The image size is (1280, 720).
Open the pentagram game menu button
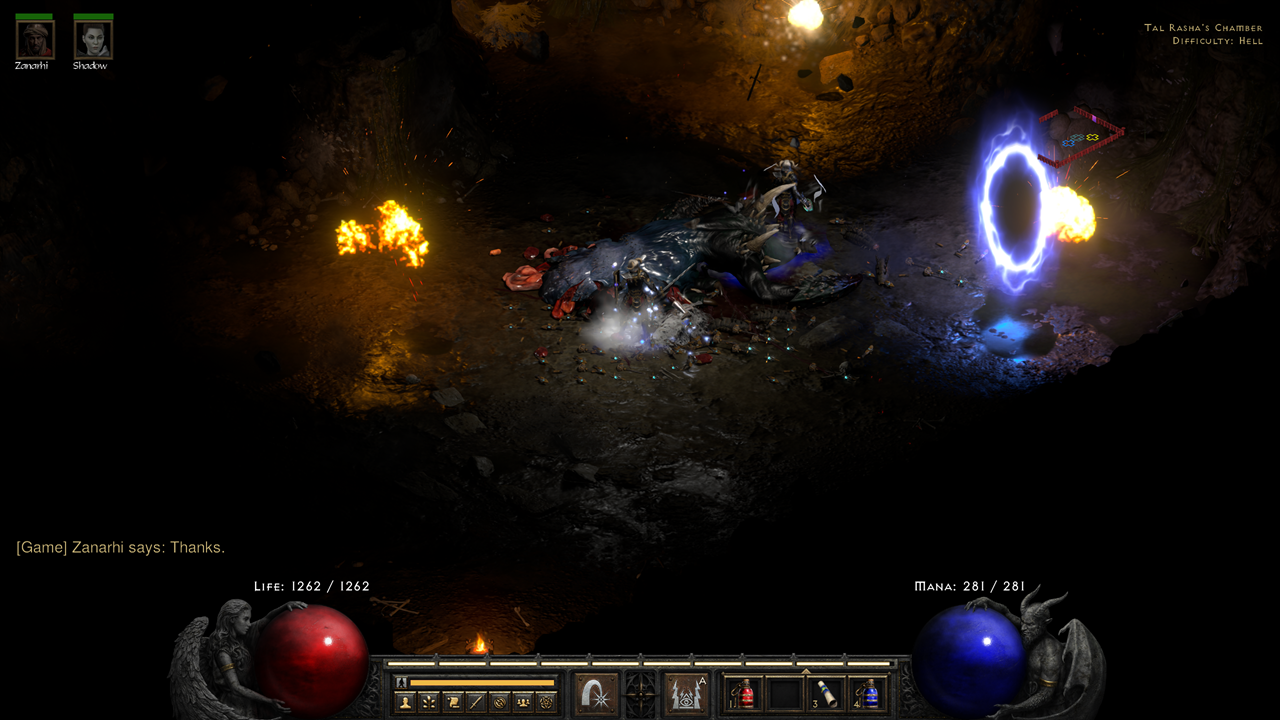point(546,702)
